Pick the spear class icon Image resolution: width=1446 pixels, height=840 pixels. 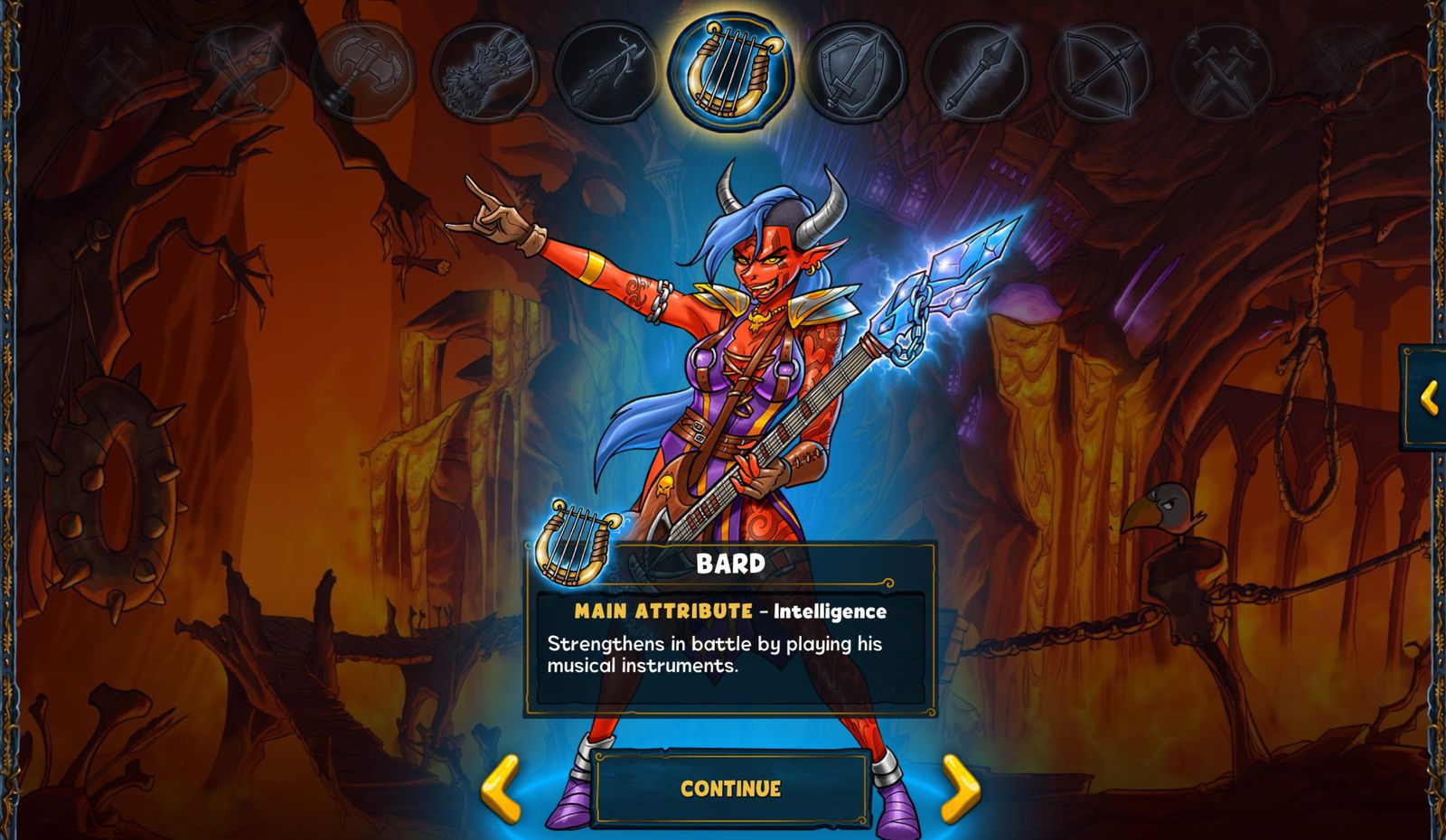(976, 72)
